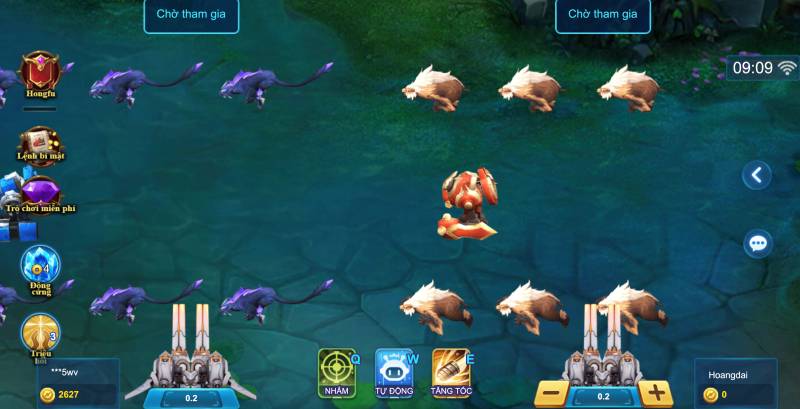The width and height of the screenshot is (800, 409).
Task: Join the left Chờ tham gia seat
Action: click(x=191, y=14)
